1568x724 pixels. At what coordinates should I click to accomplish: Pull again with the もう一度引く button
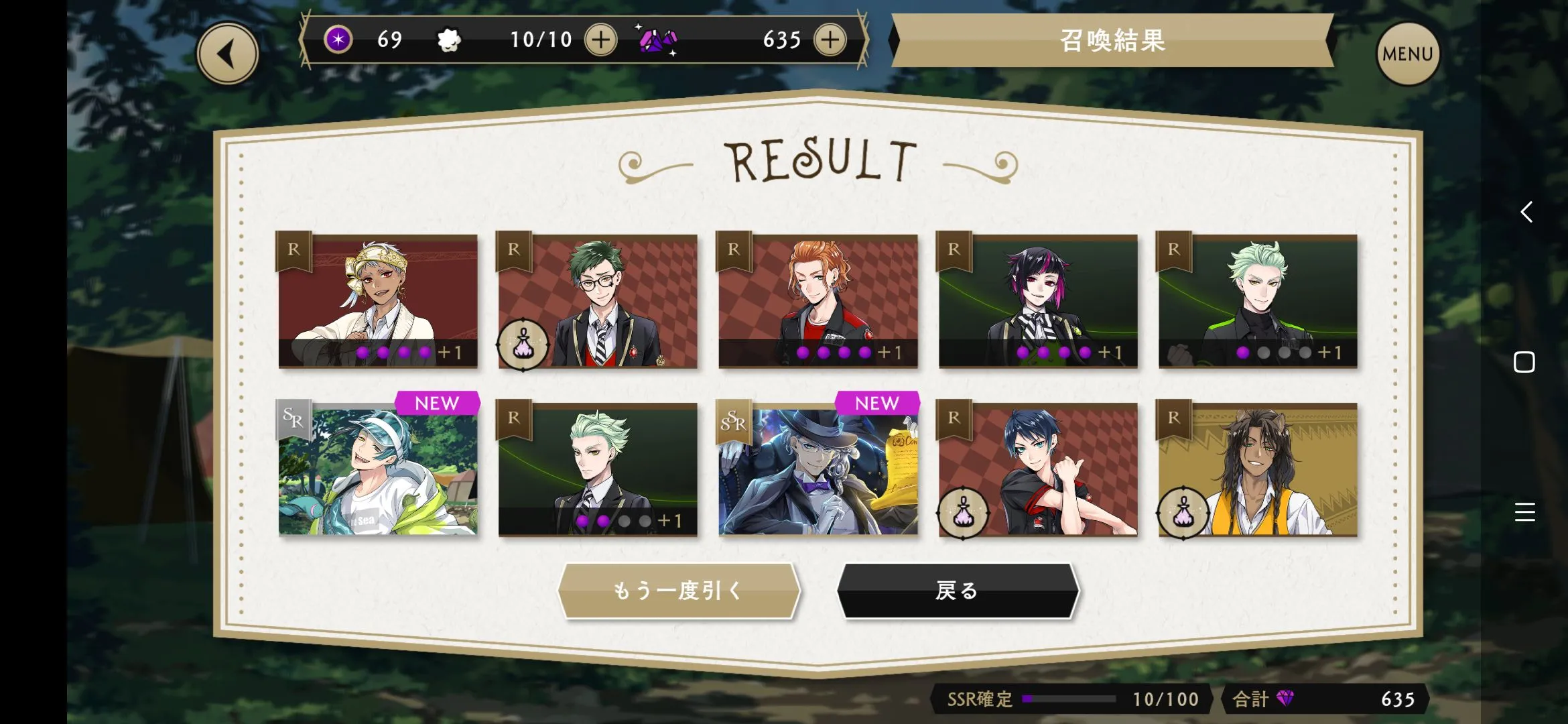tap(679, 591)
